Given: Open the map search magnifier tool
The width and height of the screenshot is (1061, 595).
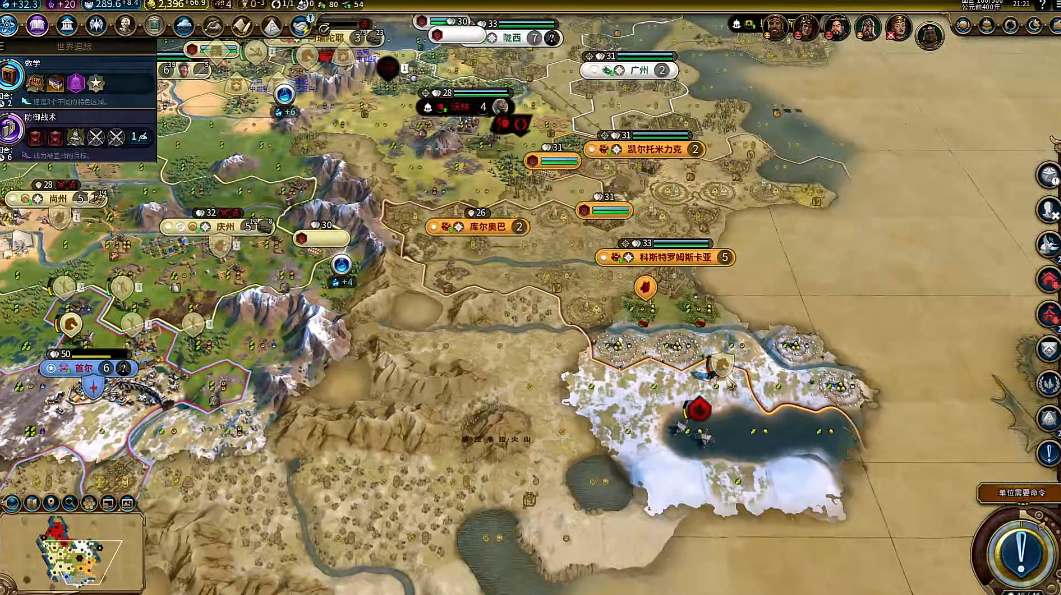Looking at the screenshot, I should point(71,502).
